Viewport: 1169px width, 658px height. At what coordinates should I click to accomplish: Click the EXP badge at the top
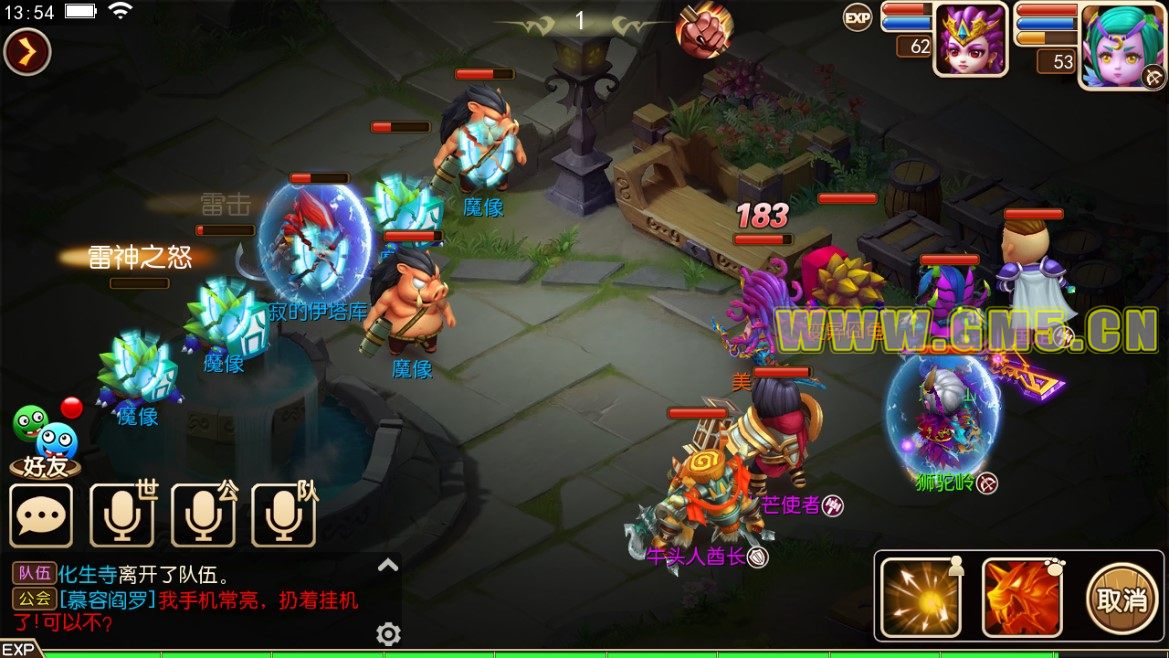pos(857,17)
